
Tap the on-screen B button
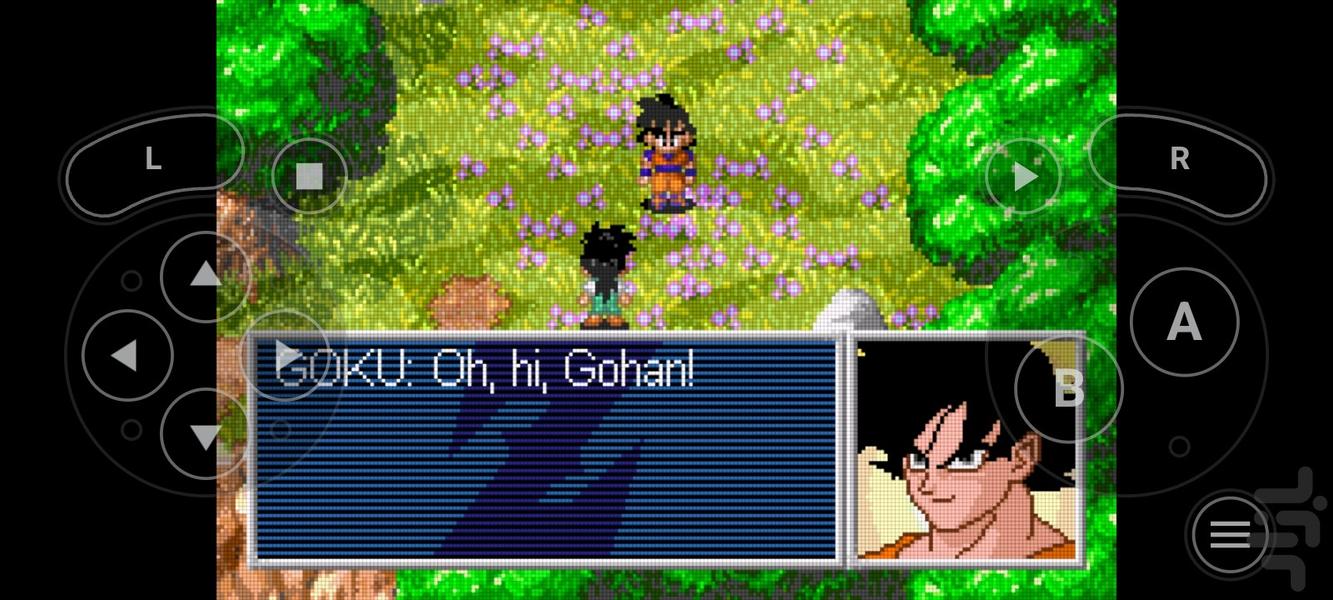[1068, 388]
